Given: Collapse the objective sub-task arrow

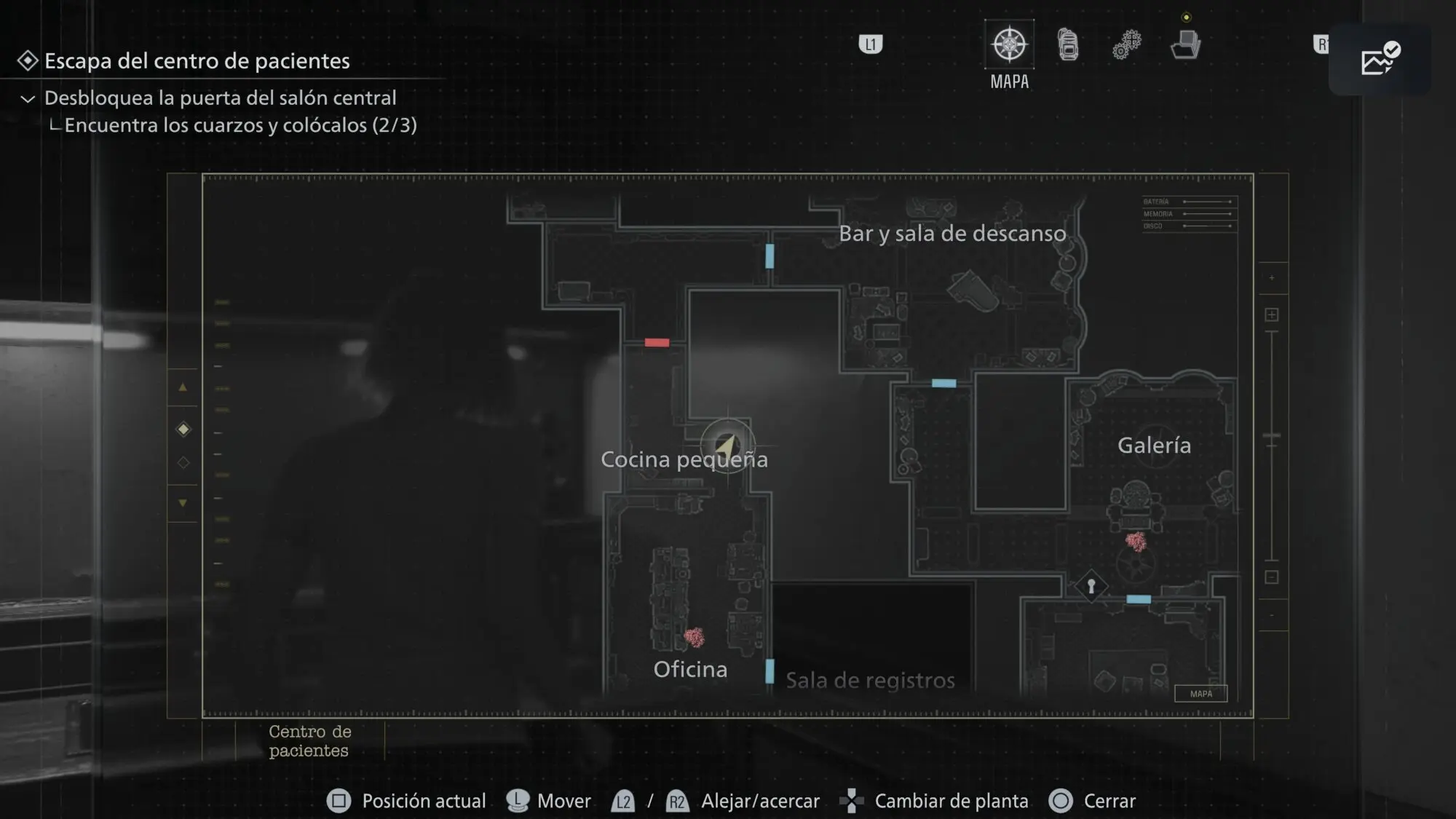Looking at the screenshot, I should pos(28,99).
